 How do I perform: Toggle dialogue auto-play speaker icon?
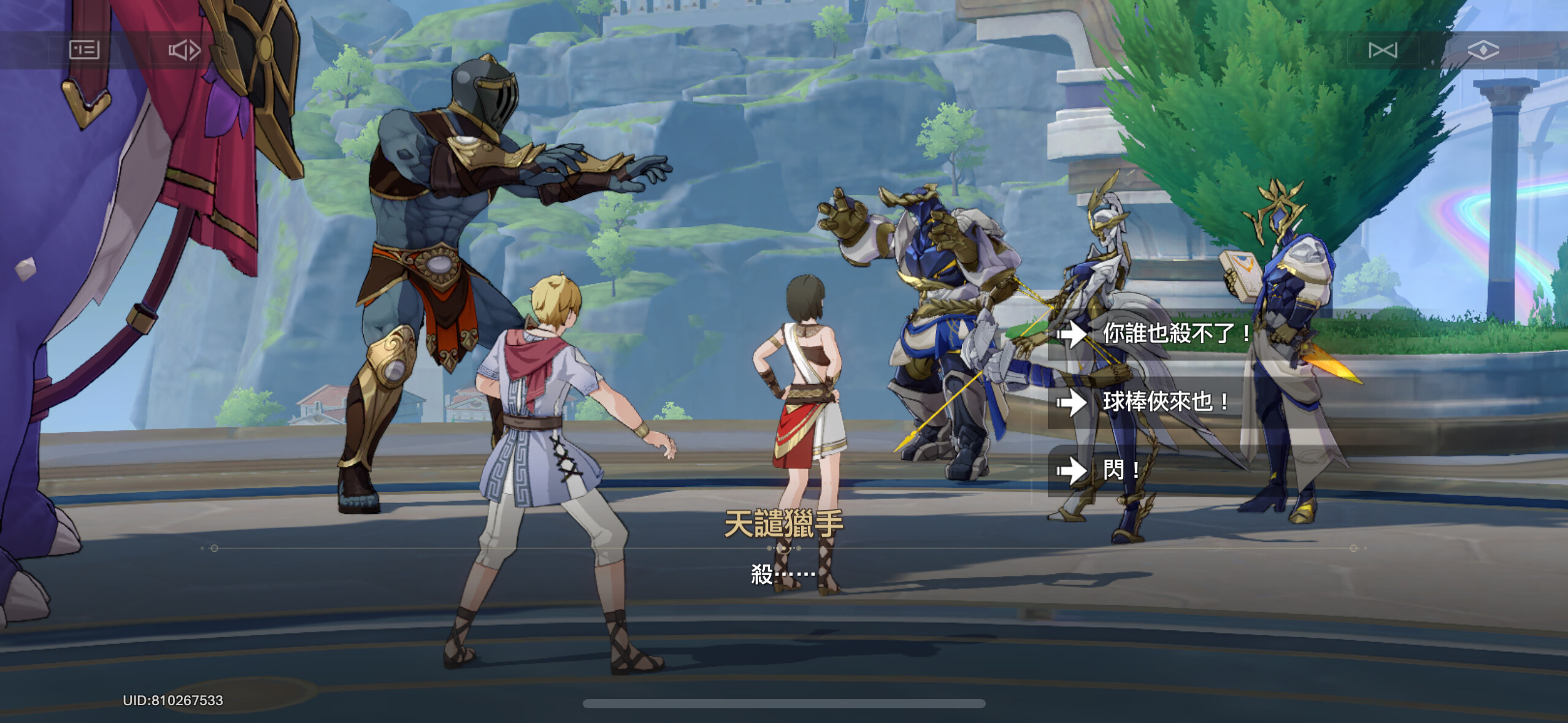tap(184, 50)
